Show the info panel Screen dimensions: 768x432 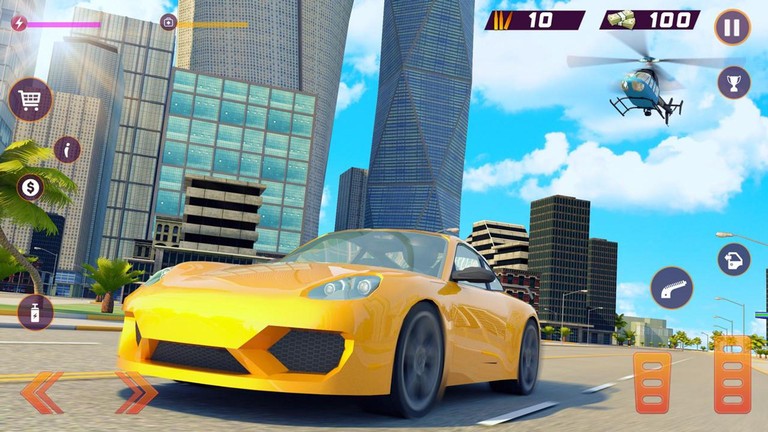67,150
